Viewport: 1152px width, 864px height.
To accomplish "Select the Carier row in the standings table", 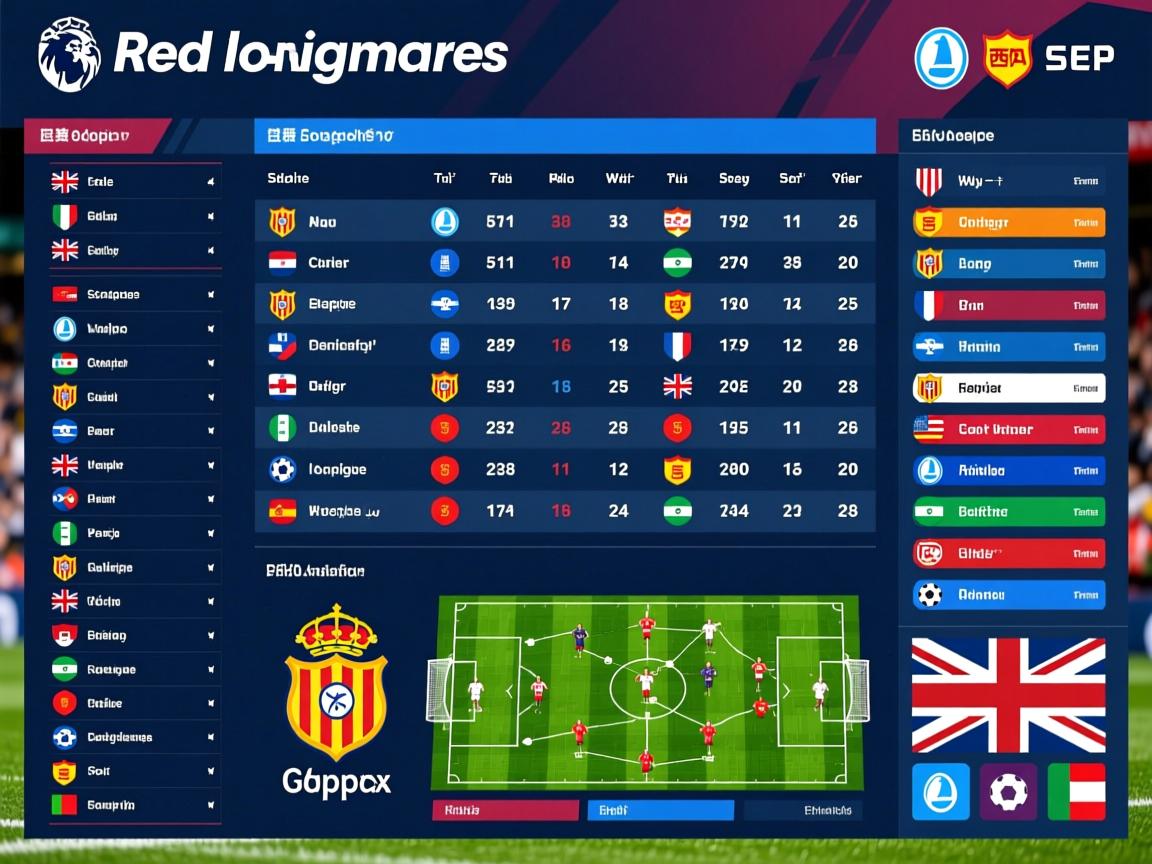I will pyautogui.click(x=565, y=263).
